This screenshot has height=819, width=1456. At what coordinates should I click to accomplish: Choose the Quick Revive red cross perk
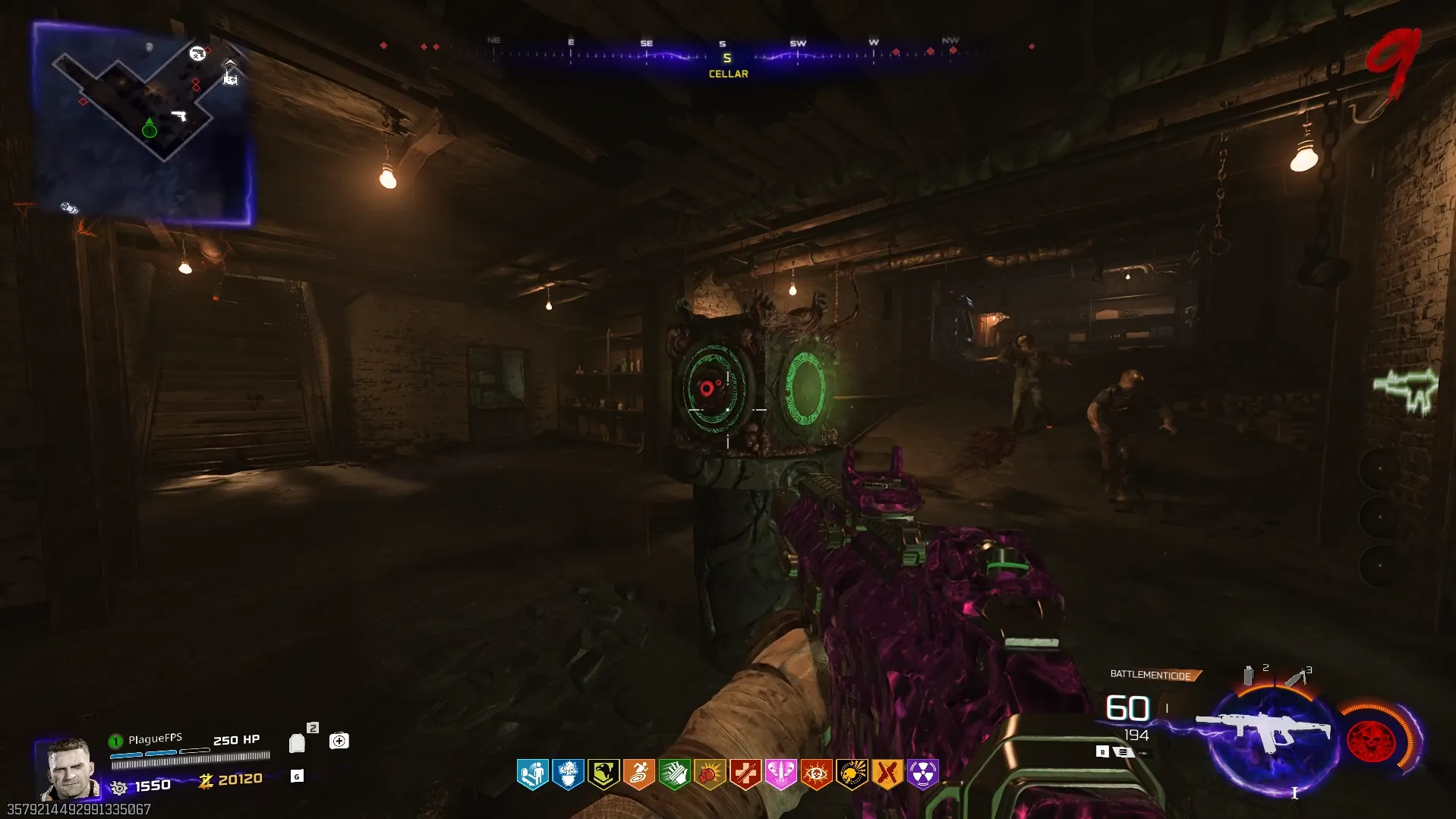click(x=745, y=774)
